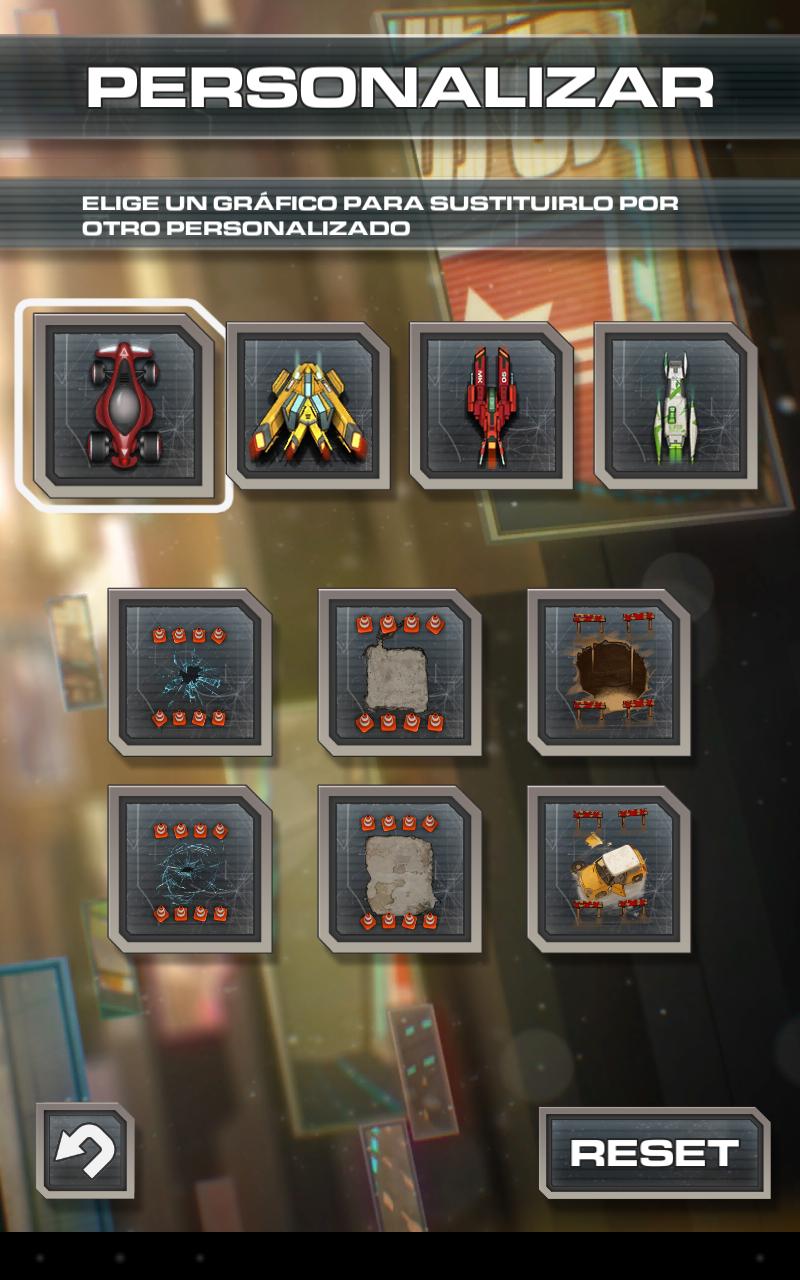Choose the small bullet-hole crack obstacle
800x1280 pixels.
tap(189, 672)
